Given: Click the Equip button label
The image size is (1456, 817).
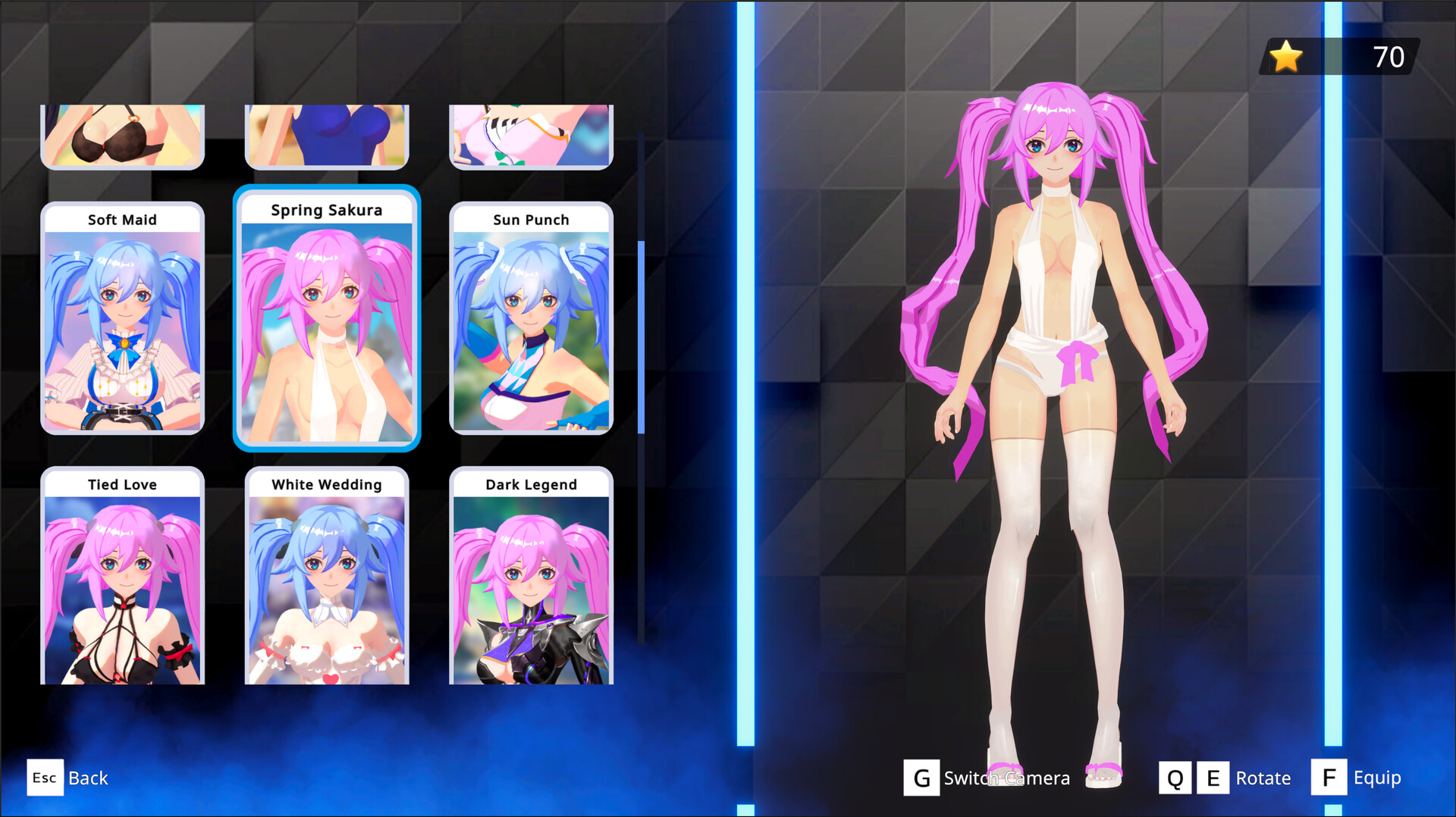Looking at the screenshot, I should [1378, 777].
